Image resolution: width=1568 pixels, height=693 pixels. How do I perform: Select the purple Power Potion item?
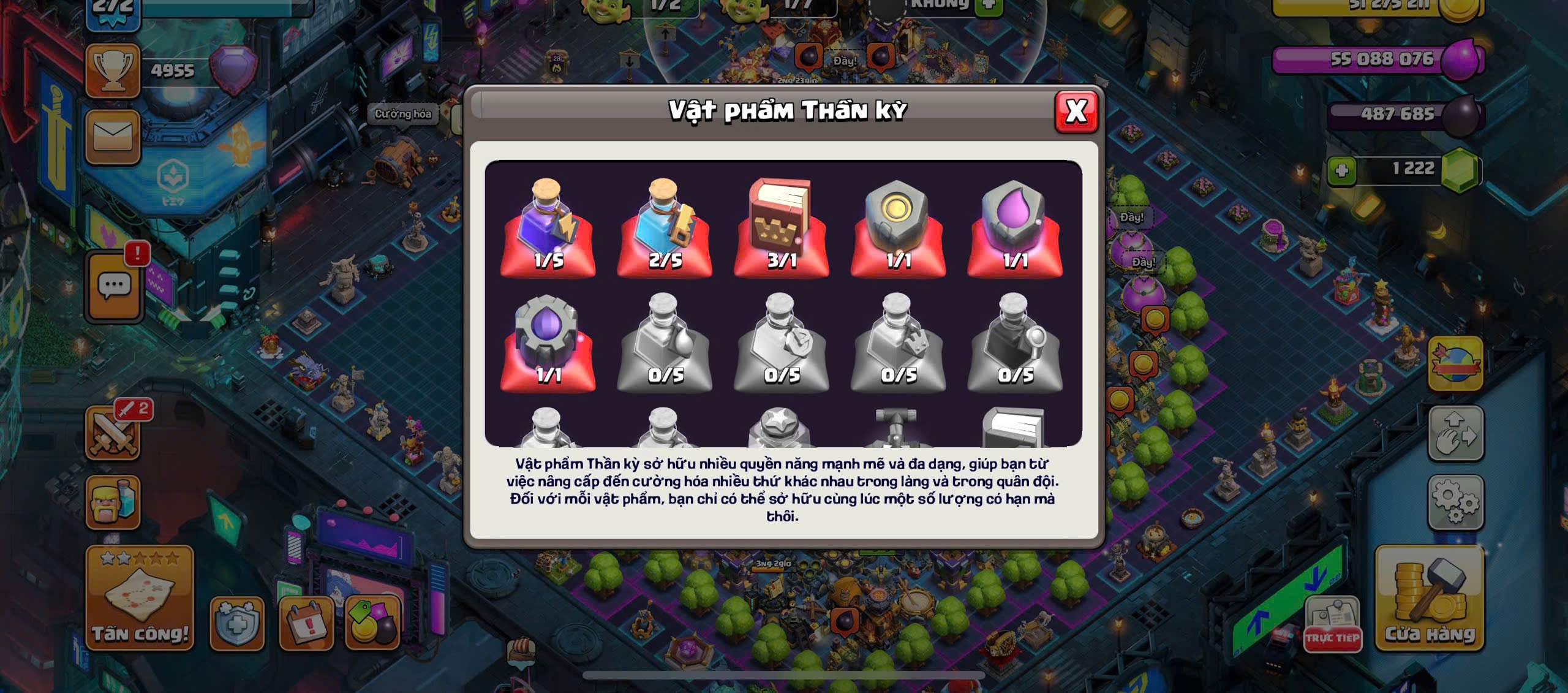[548, 226]
